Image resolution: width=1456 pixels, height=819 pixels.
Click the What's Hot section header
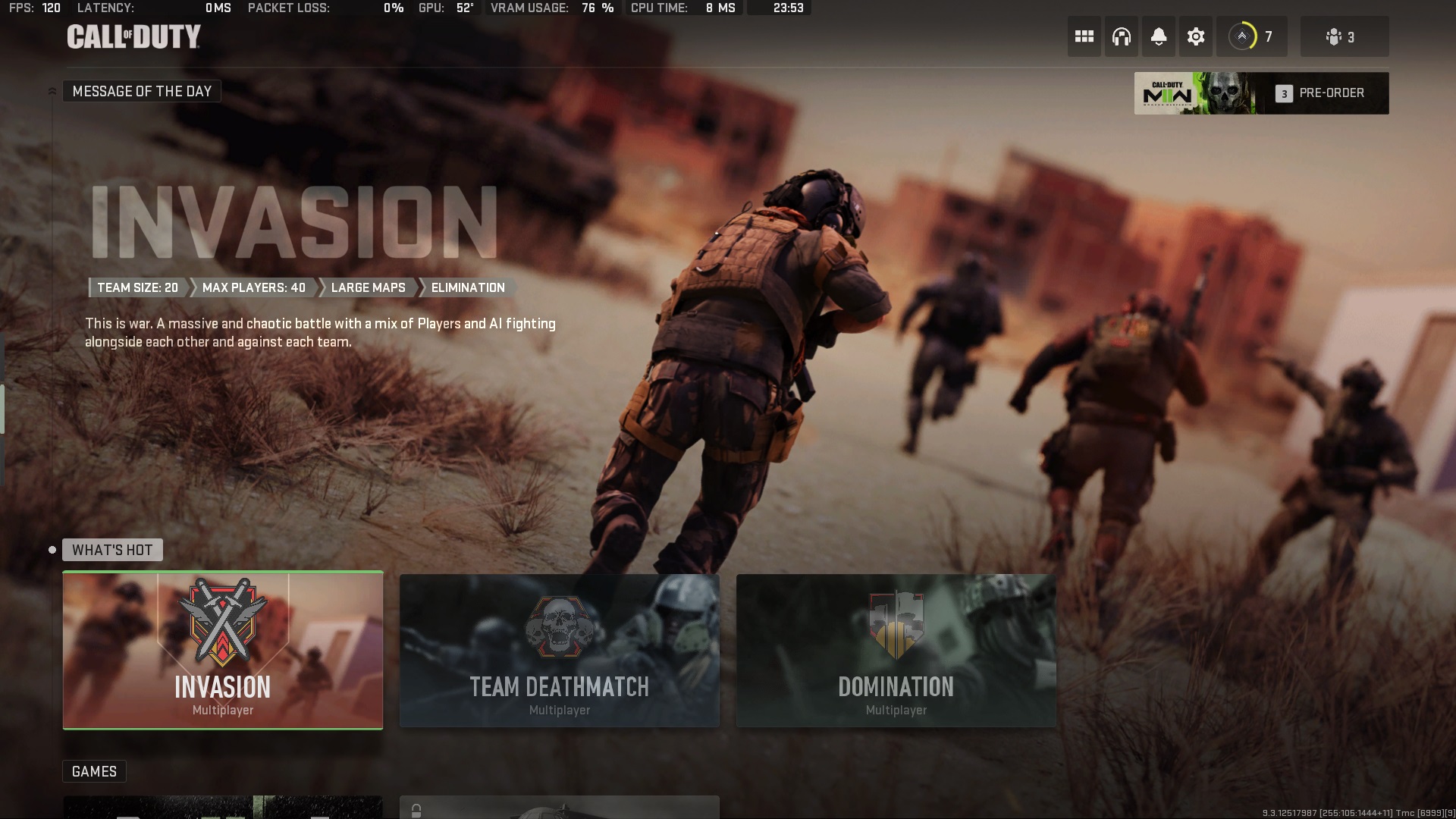click(112, 550)
